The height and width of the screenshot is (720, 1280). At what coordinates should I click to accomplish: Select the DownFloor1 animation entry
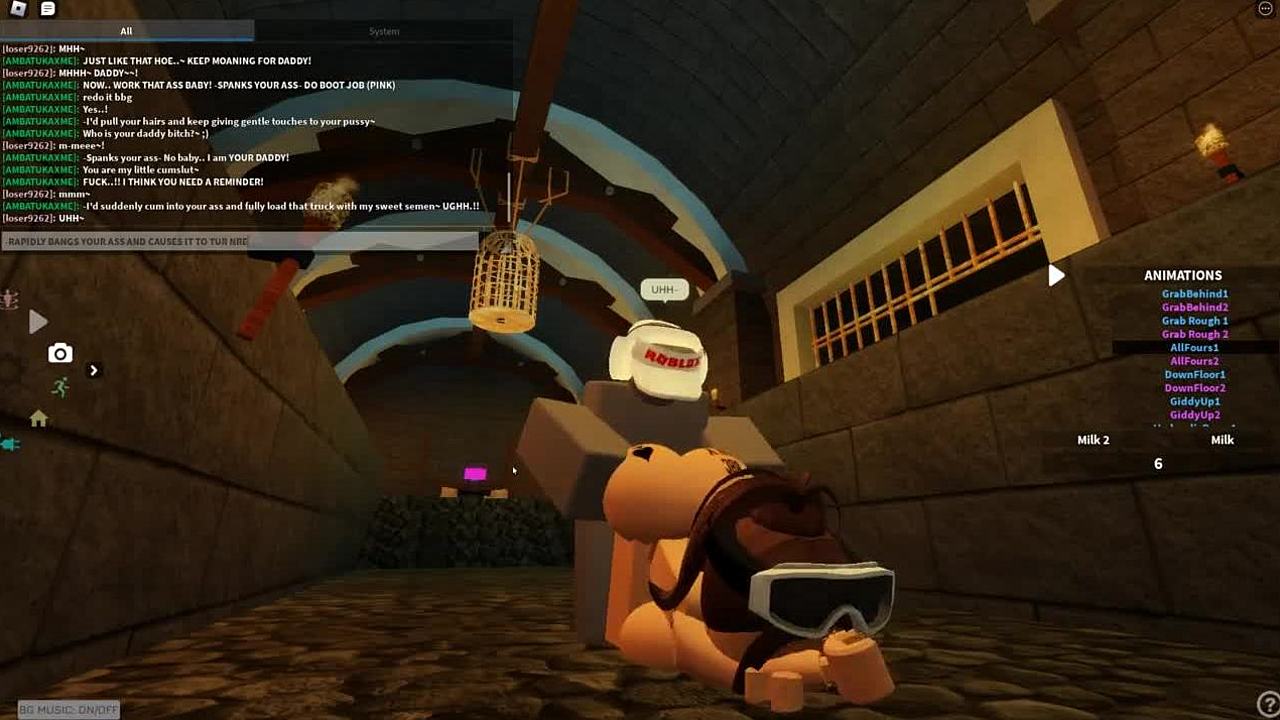point(1195,375)
